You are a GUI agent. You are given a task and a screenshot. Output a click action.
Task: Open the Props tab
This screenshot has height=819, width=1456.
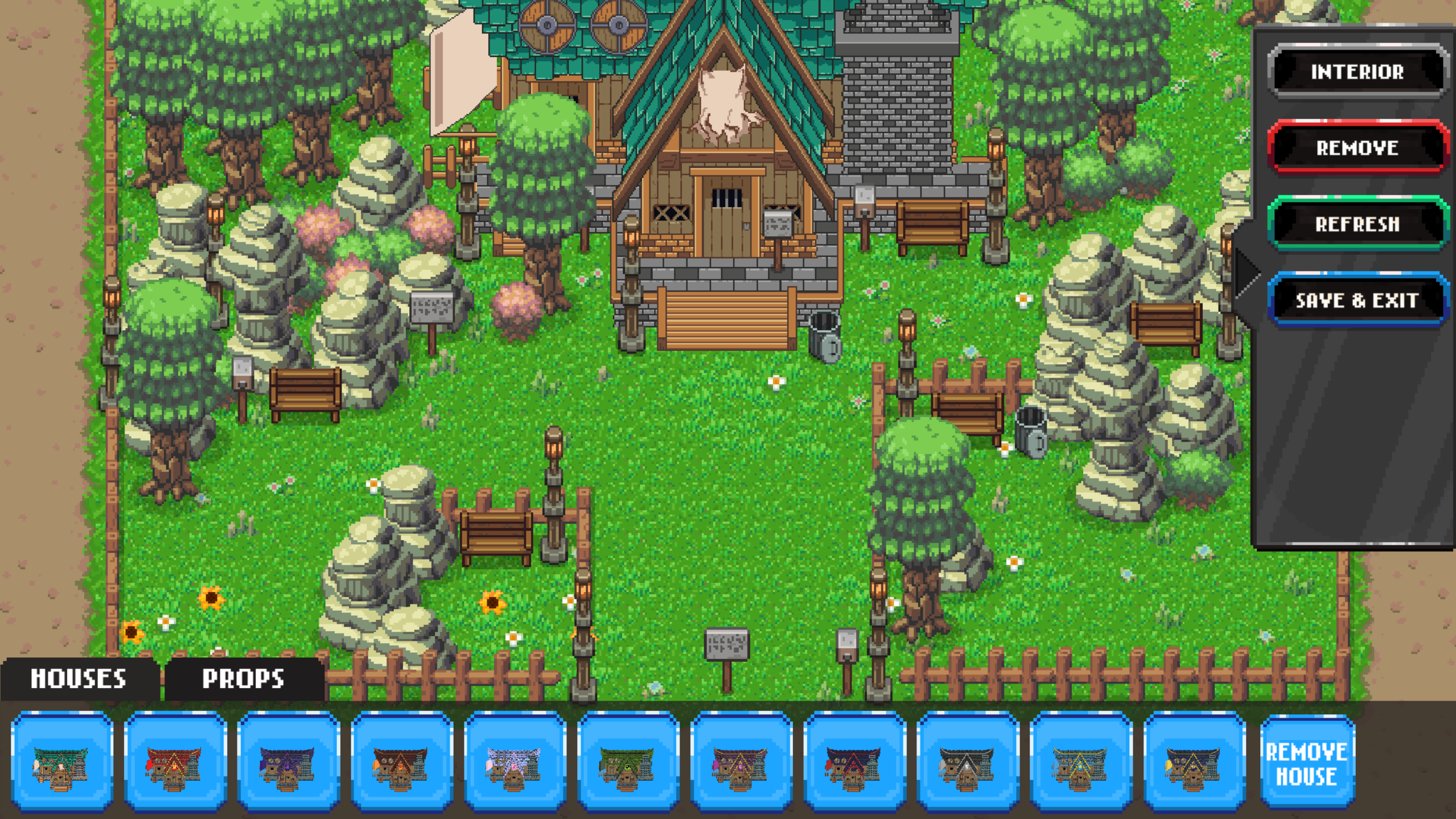pos(243,678)
